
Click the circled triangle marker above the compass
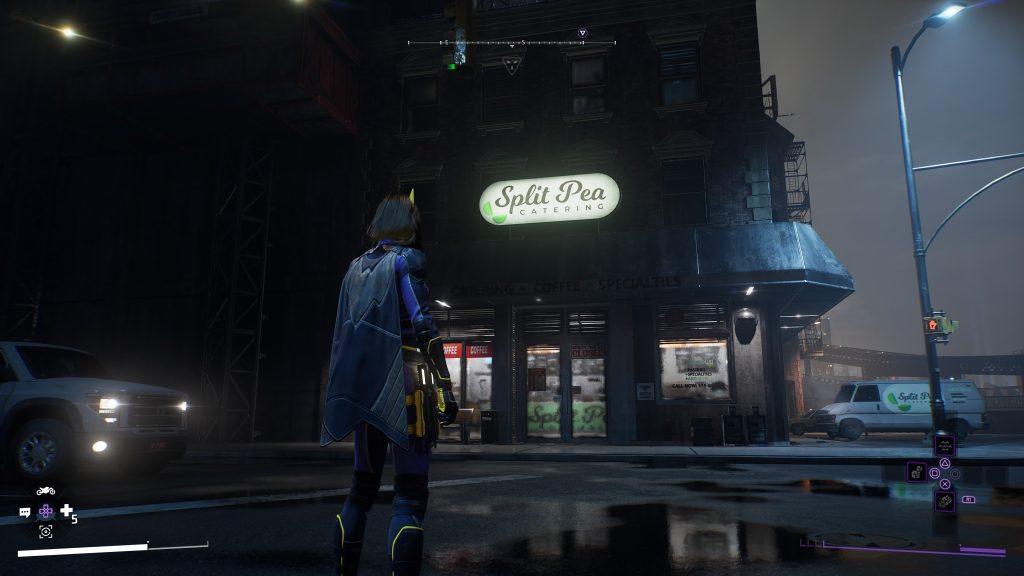pyautogui.click(x=583, y=33)
